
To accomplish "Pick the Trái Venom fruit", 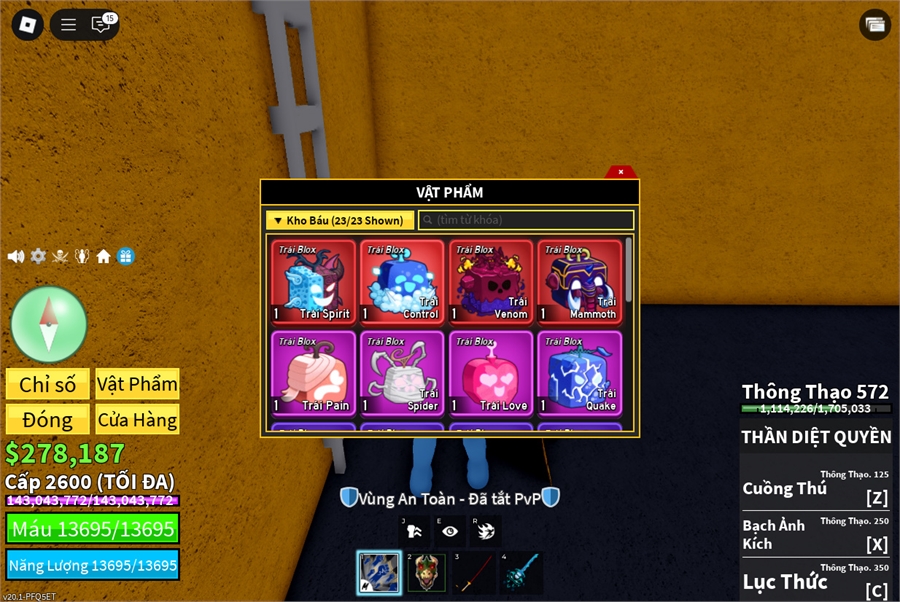I will [491, 282].
